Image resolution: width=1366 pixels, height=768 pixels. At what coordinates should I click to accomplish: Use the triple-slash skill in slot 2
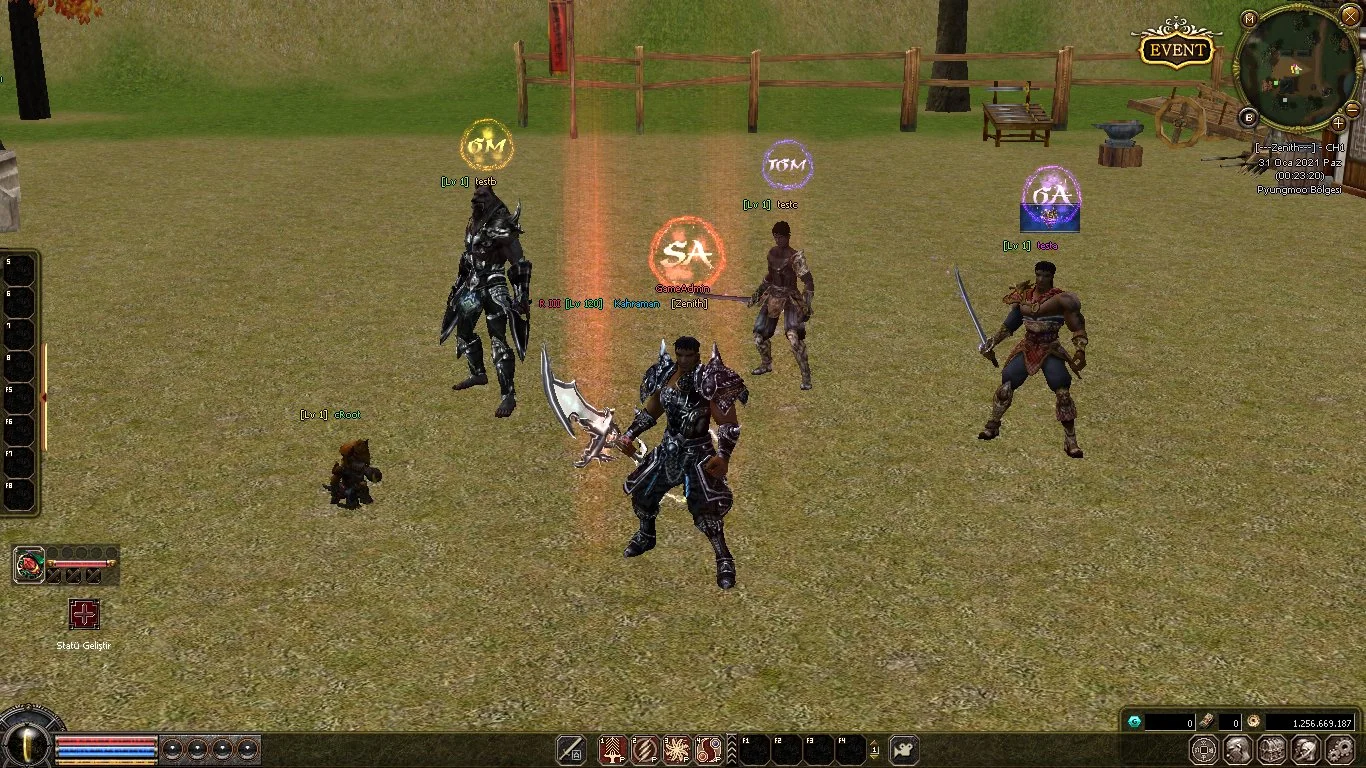(645, 749)
